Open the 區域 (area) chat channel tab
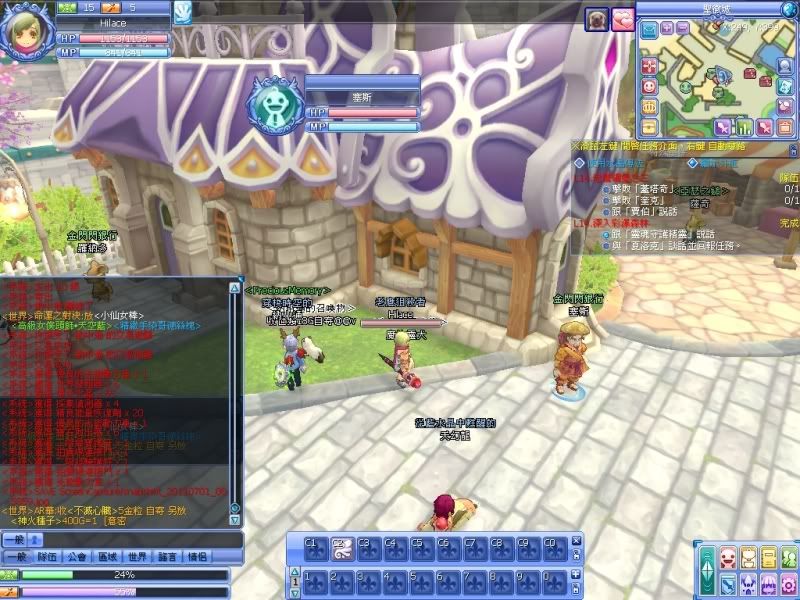800x600 pixels. [107, 557]
